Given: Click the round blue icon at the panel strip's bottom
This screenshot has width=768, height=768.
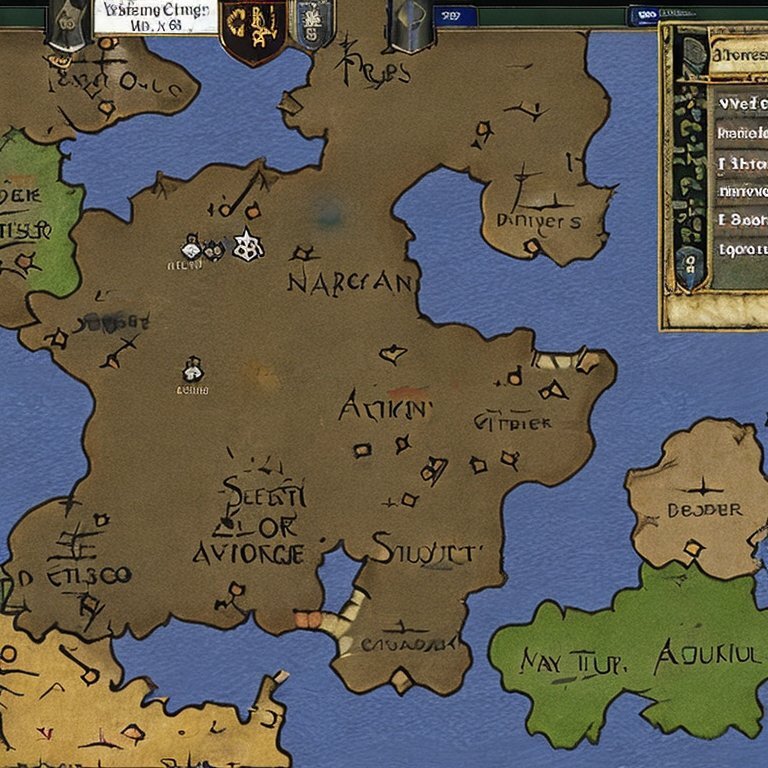Looking at the screenshot, I should (689, 264).
